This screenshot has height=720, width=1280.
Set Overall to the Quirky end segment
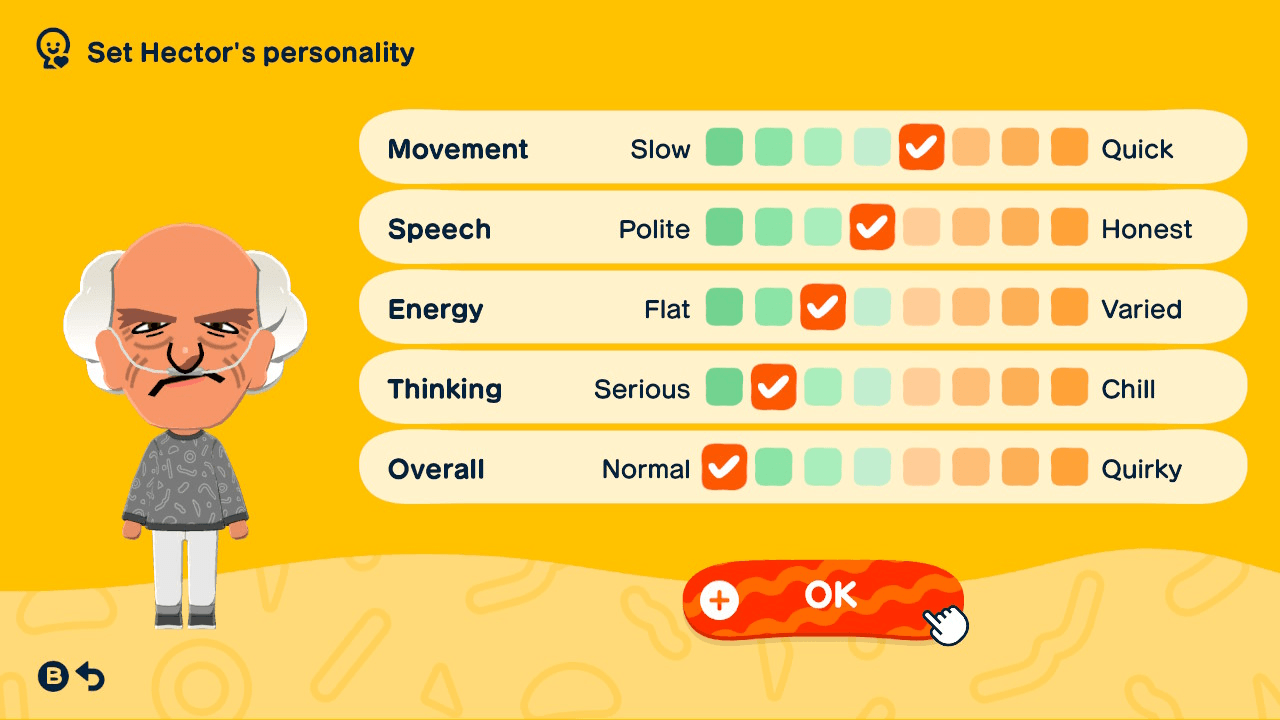[1069, 467]
